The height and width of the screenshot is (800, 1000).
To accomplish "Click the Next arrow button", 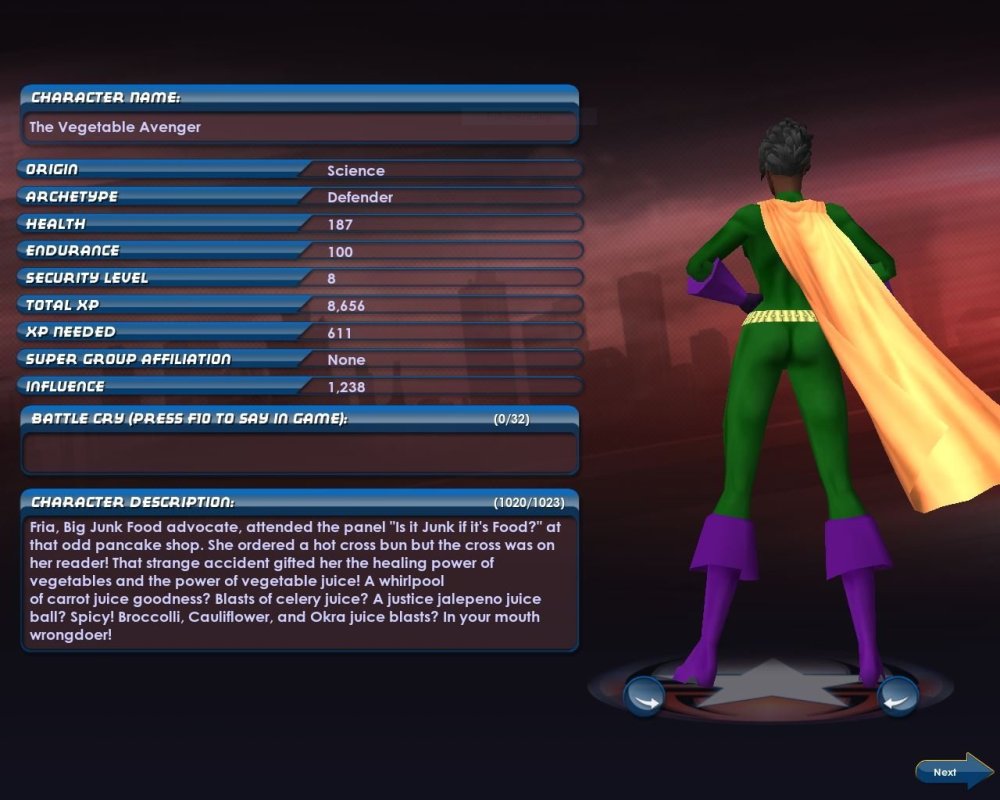I will click(951, 772).
